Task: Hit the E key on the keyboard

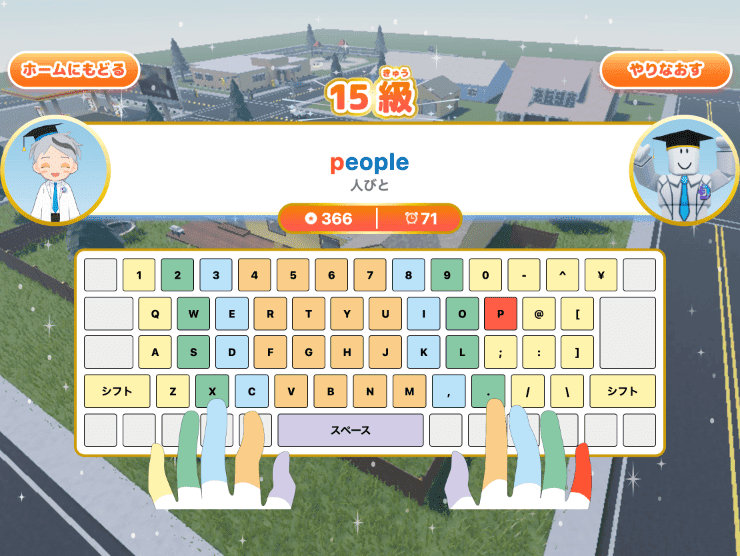Action: [x=231, y=313]
